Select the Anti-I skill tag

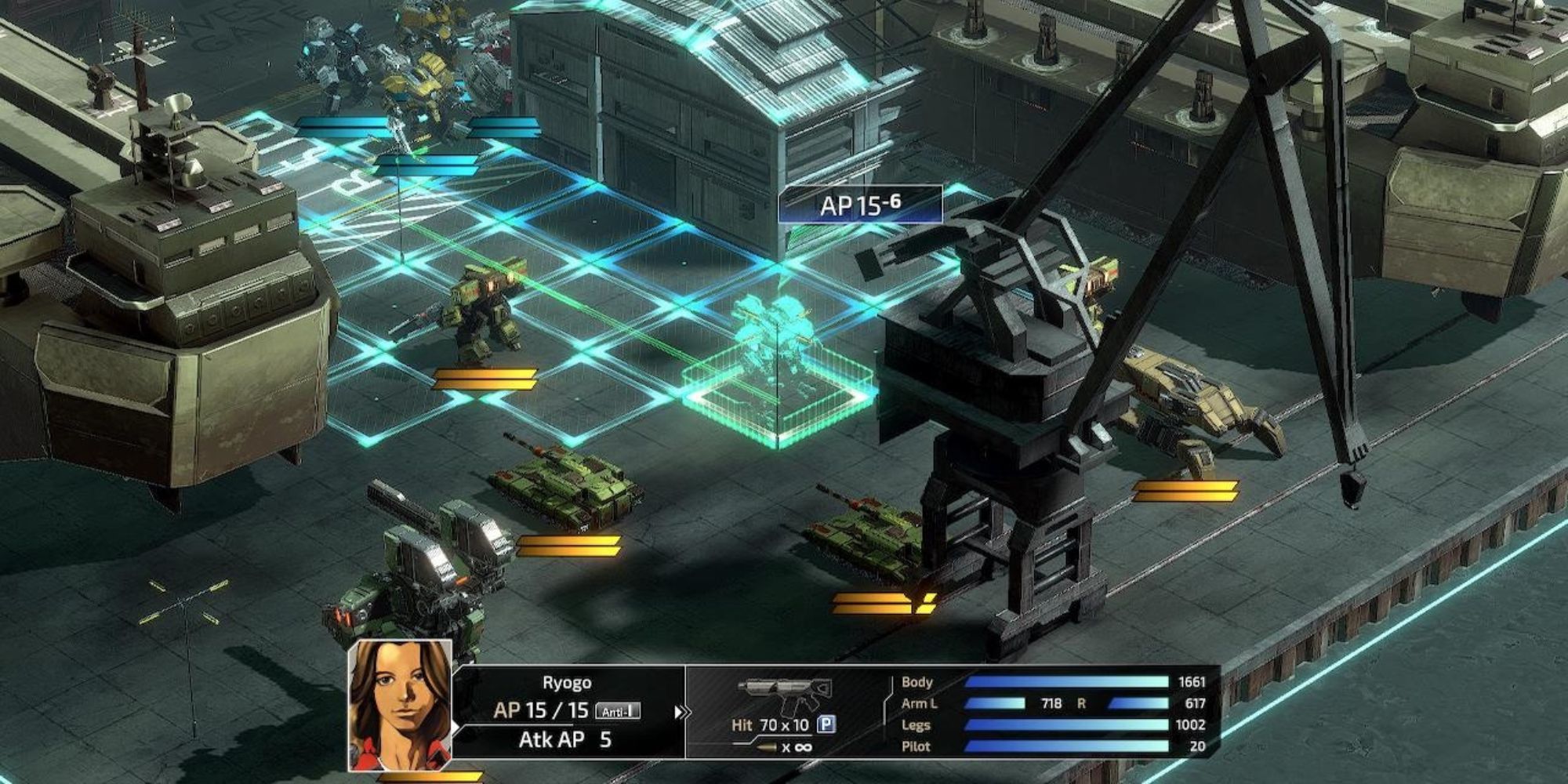[x=618, y=711]
